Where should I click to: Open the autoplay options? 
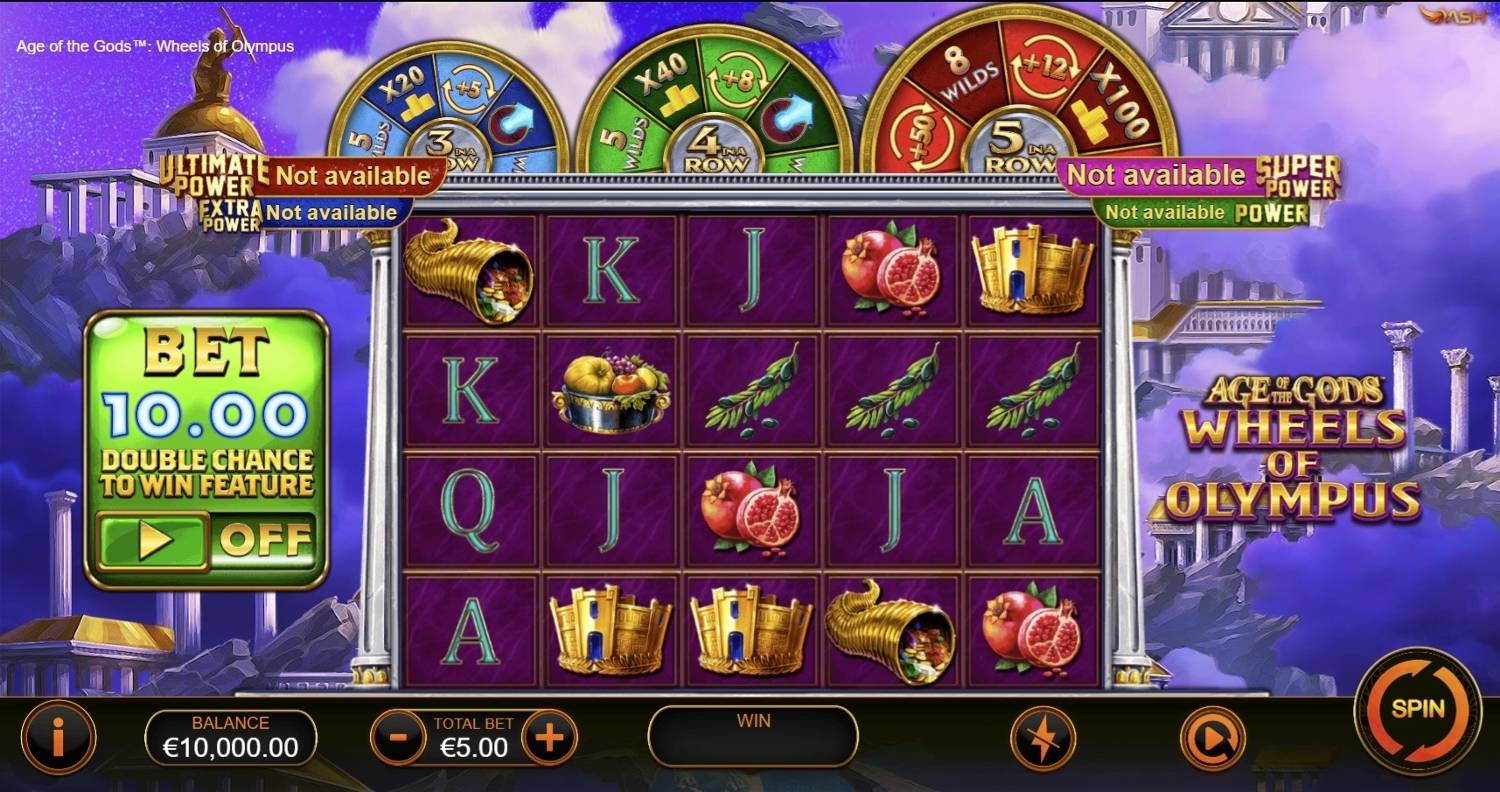pos(1213,738)
